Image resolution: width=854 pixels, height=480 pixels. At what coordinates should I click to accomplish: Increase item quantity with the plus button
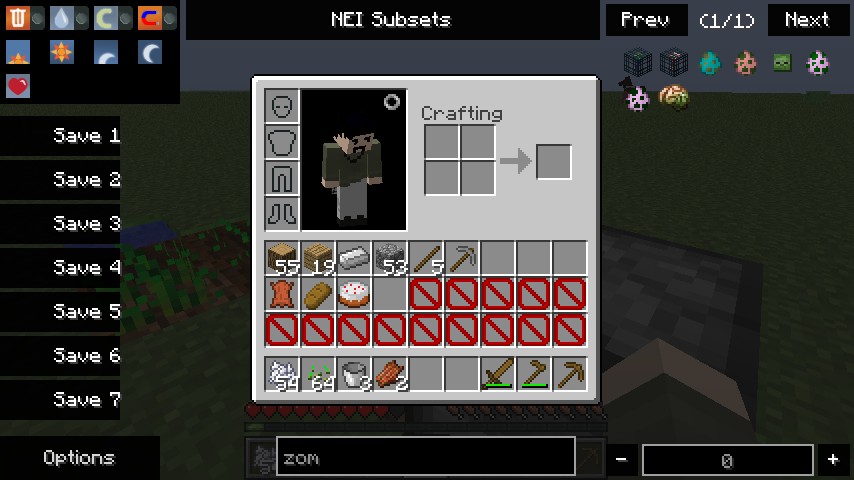tap(833, 459)
